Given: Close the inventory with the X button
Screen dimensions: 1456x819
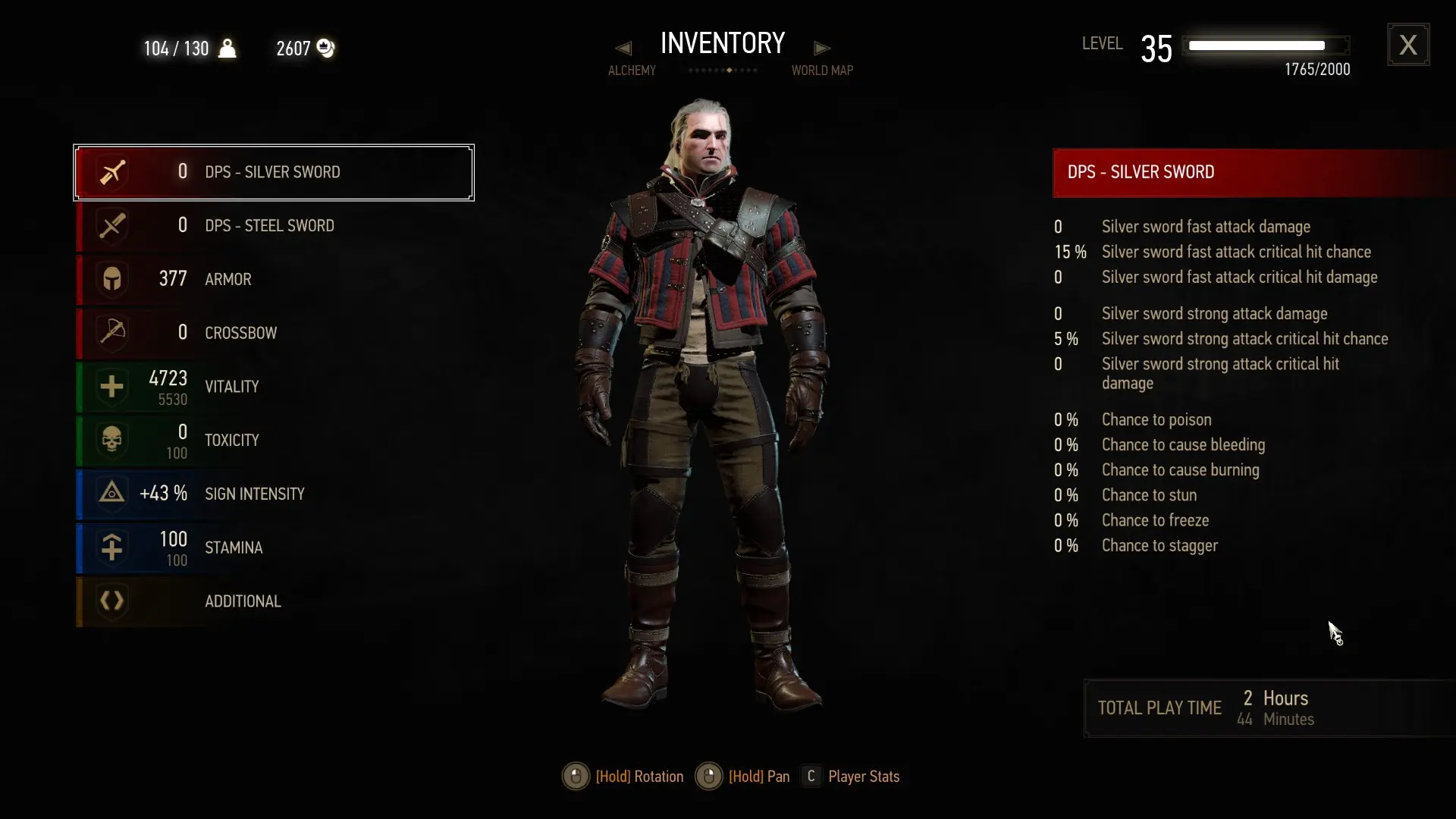Looking at the screenshot, I should [x=1408, y=45].
